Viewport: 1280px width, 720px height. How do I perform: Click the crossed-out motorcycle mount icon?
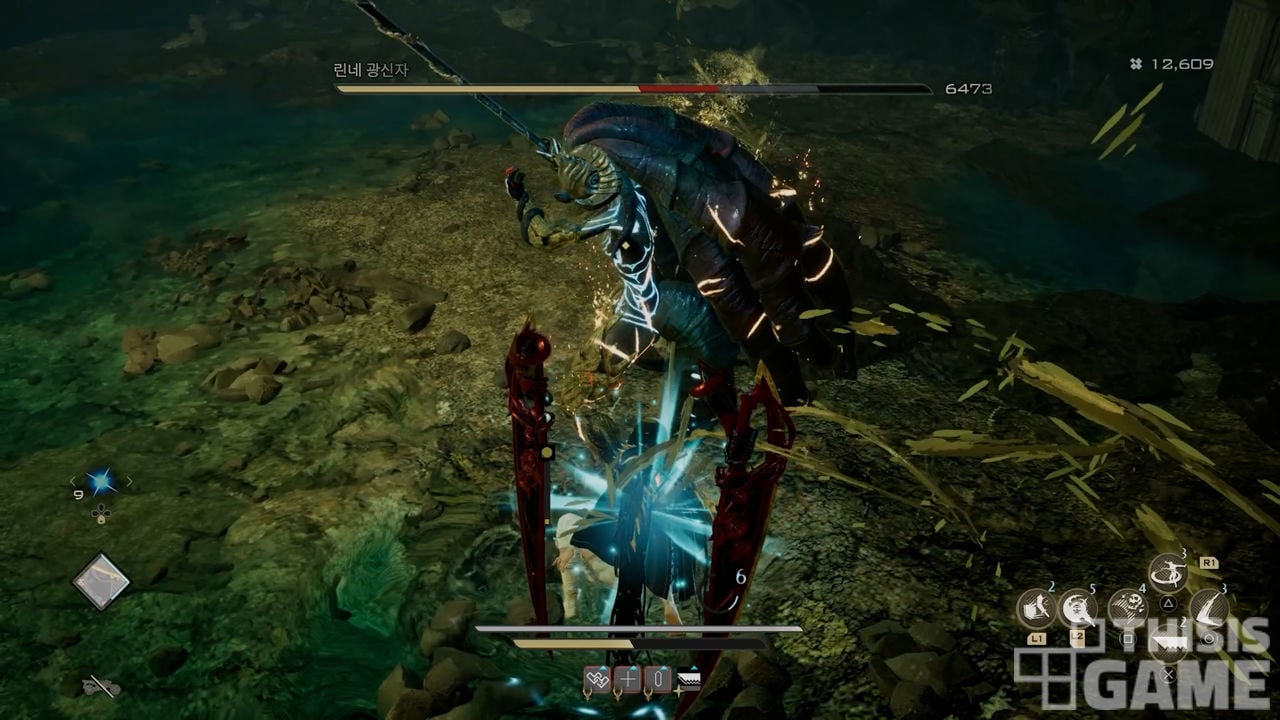100,686
